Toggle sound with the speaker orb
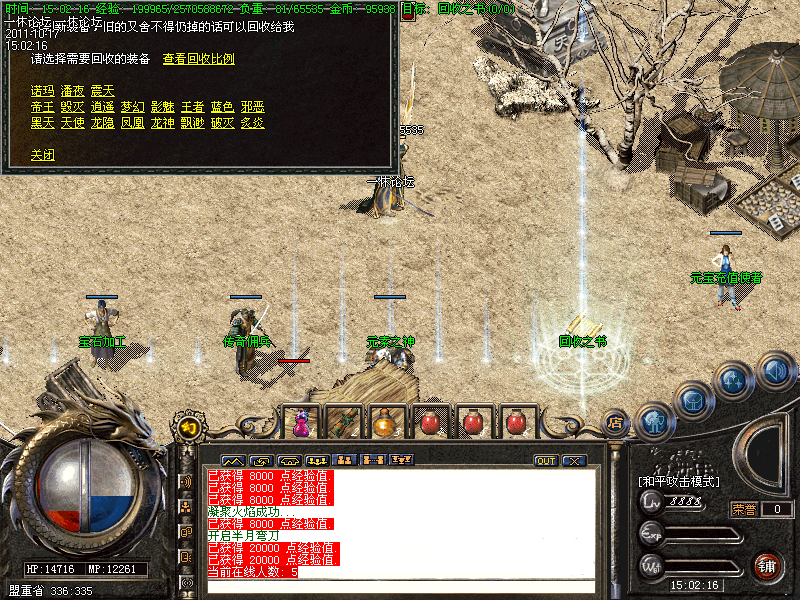This screenshot has width=800, height=600. coord(775,371)
